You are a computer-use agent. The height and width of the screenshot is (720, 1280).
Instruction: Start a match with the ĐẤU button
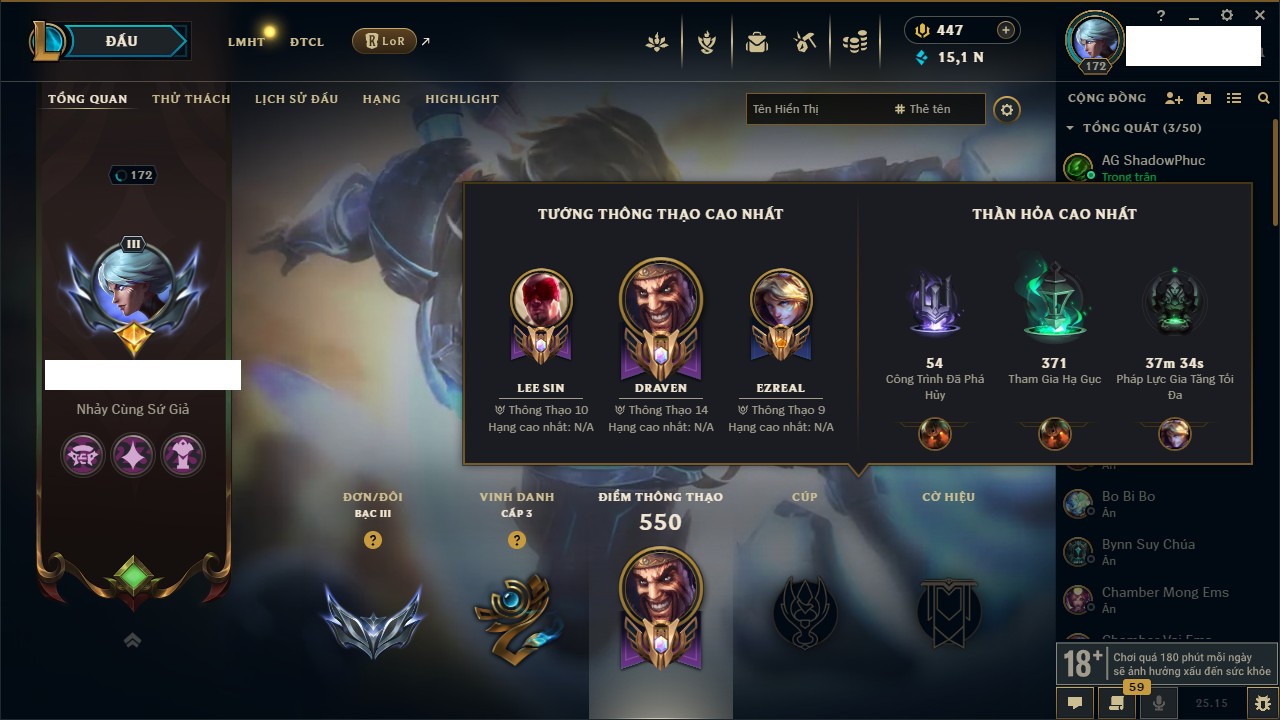(x=121, y=41)
